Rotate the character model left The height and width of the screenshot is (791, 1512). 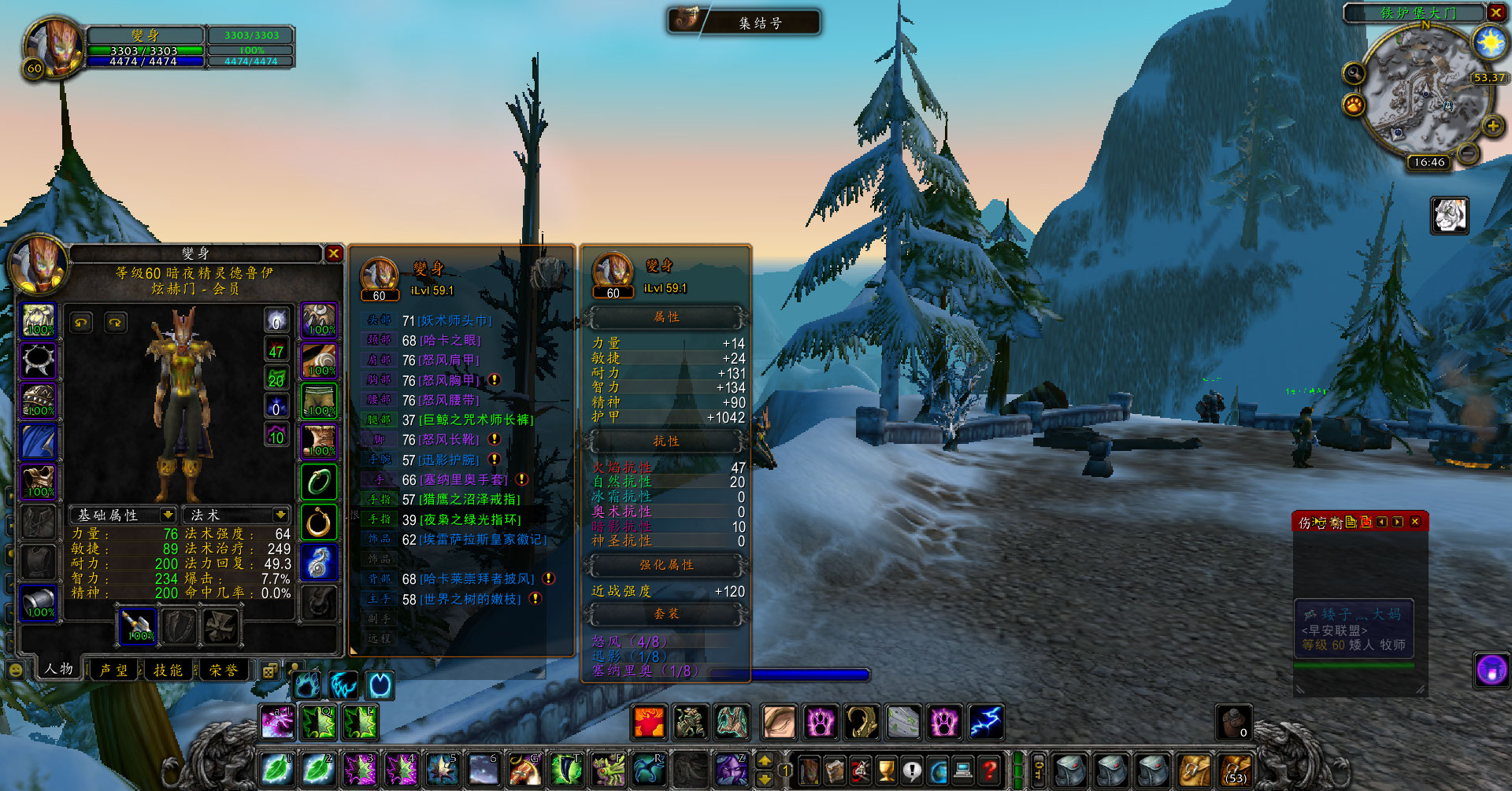coord(82,323)
